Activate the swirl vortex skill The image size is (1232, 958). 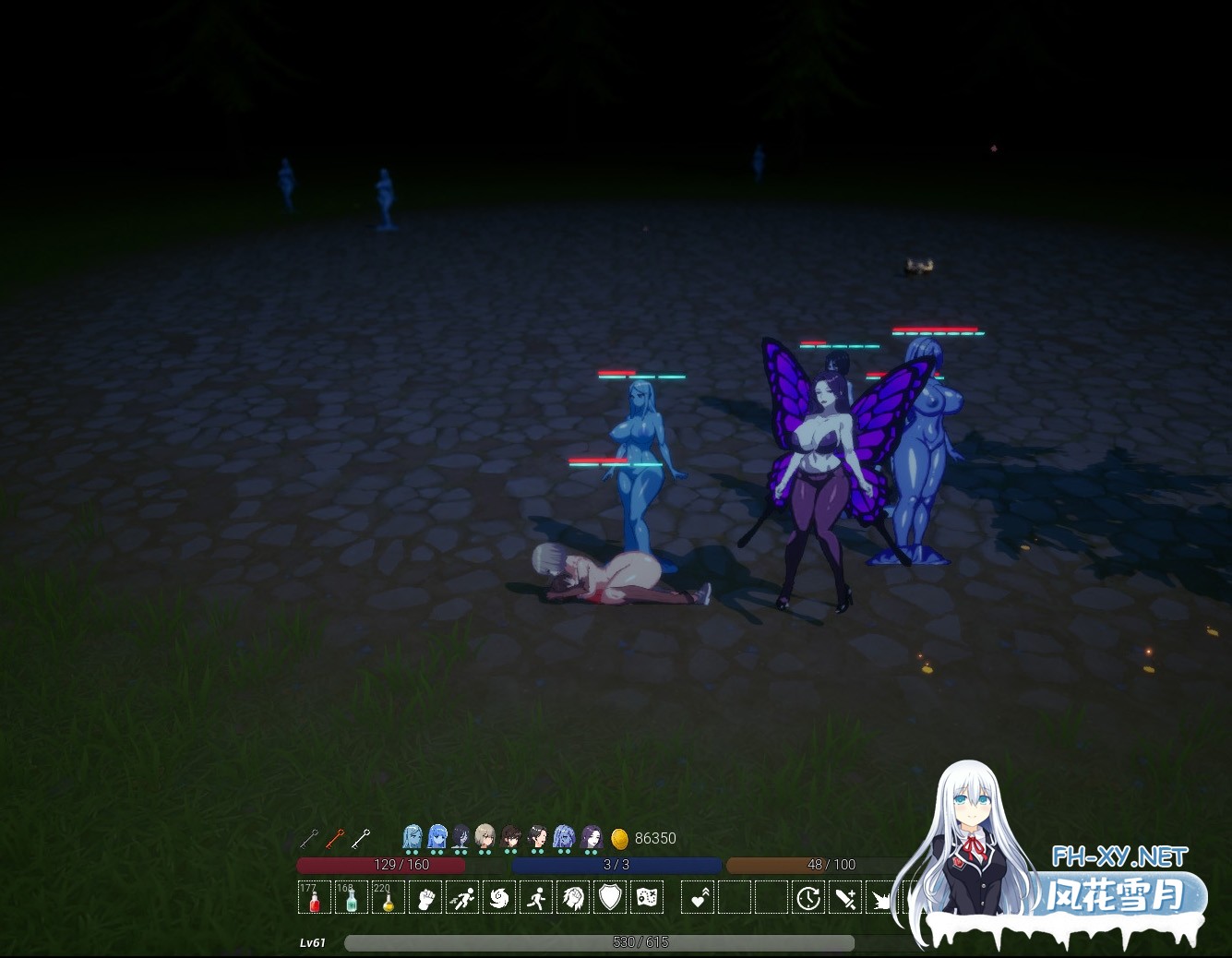coord(499,897)
